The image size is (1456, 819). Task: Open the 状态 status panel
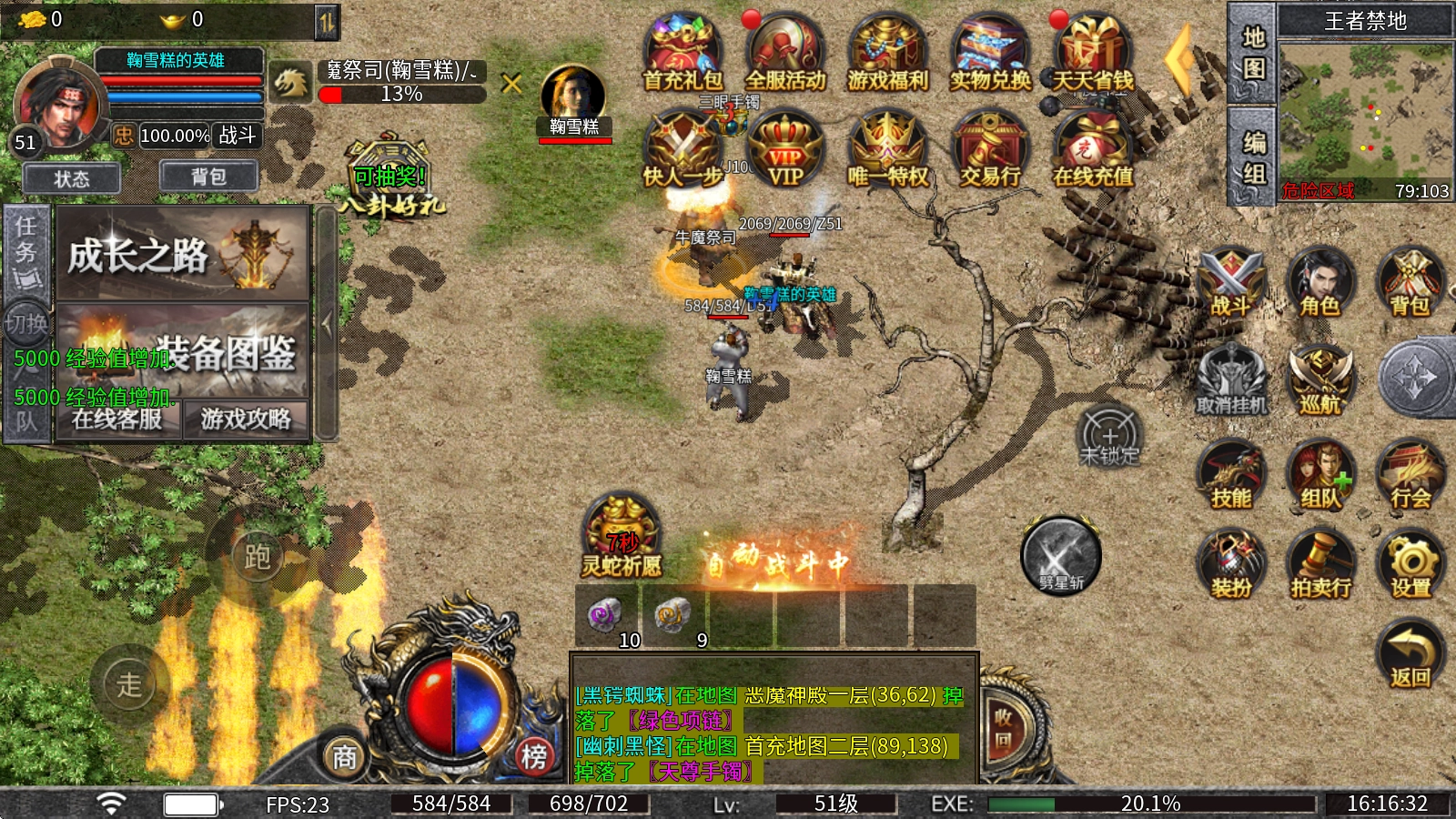[72, 178]
